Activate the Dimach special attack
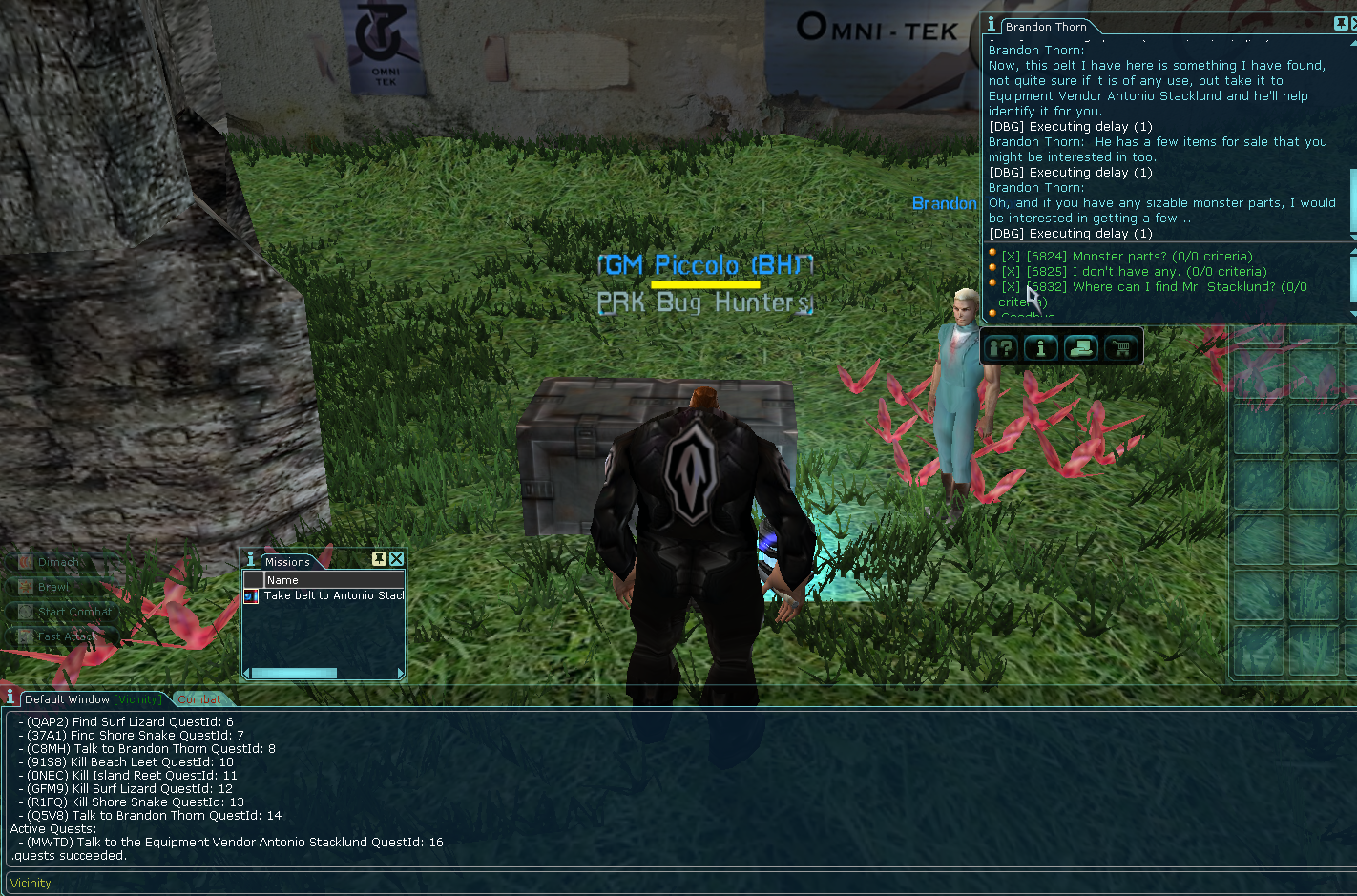 [x=59, y=562]
